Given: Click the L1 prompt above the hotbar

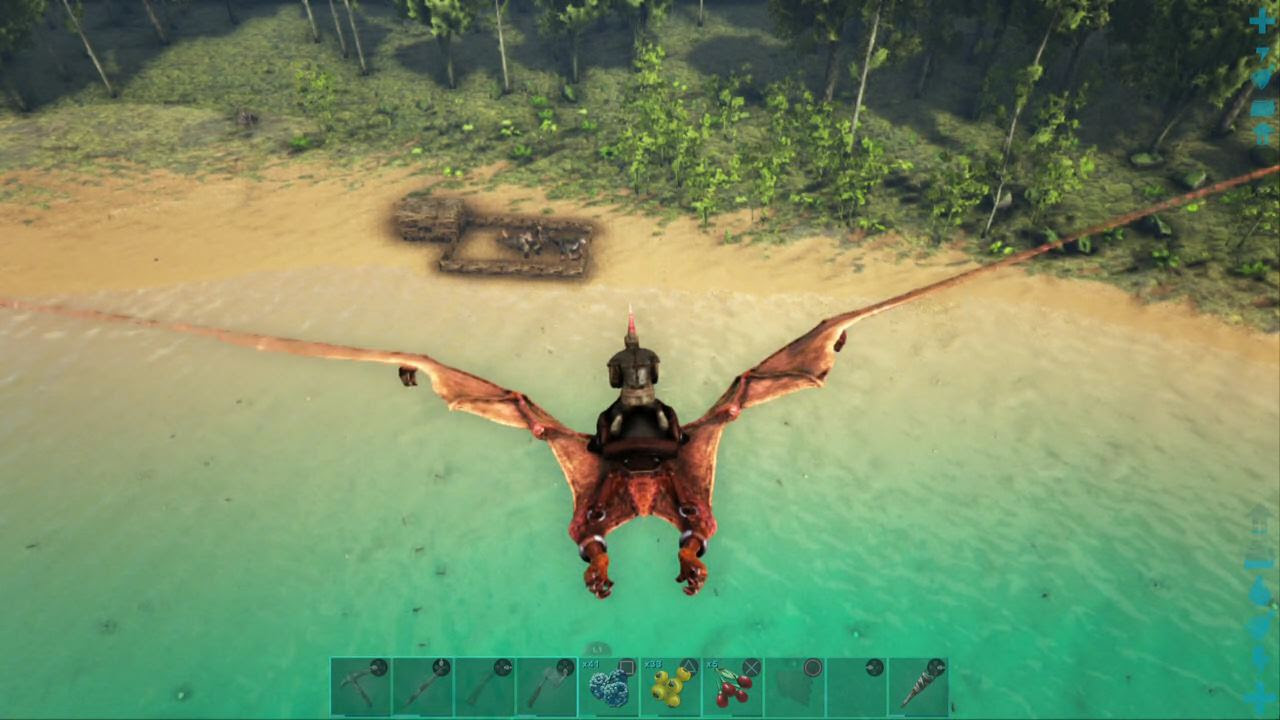Looking at the screenshot, I should click(x=595, y=647).
